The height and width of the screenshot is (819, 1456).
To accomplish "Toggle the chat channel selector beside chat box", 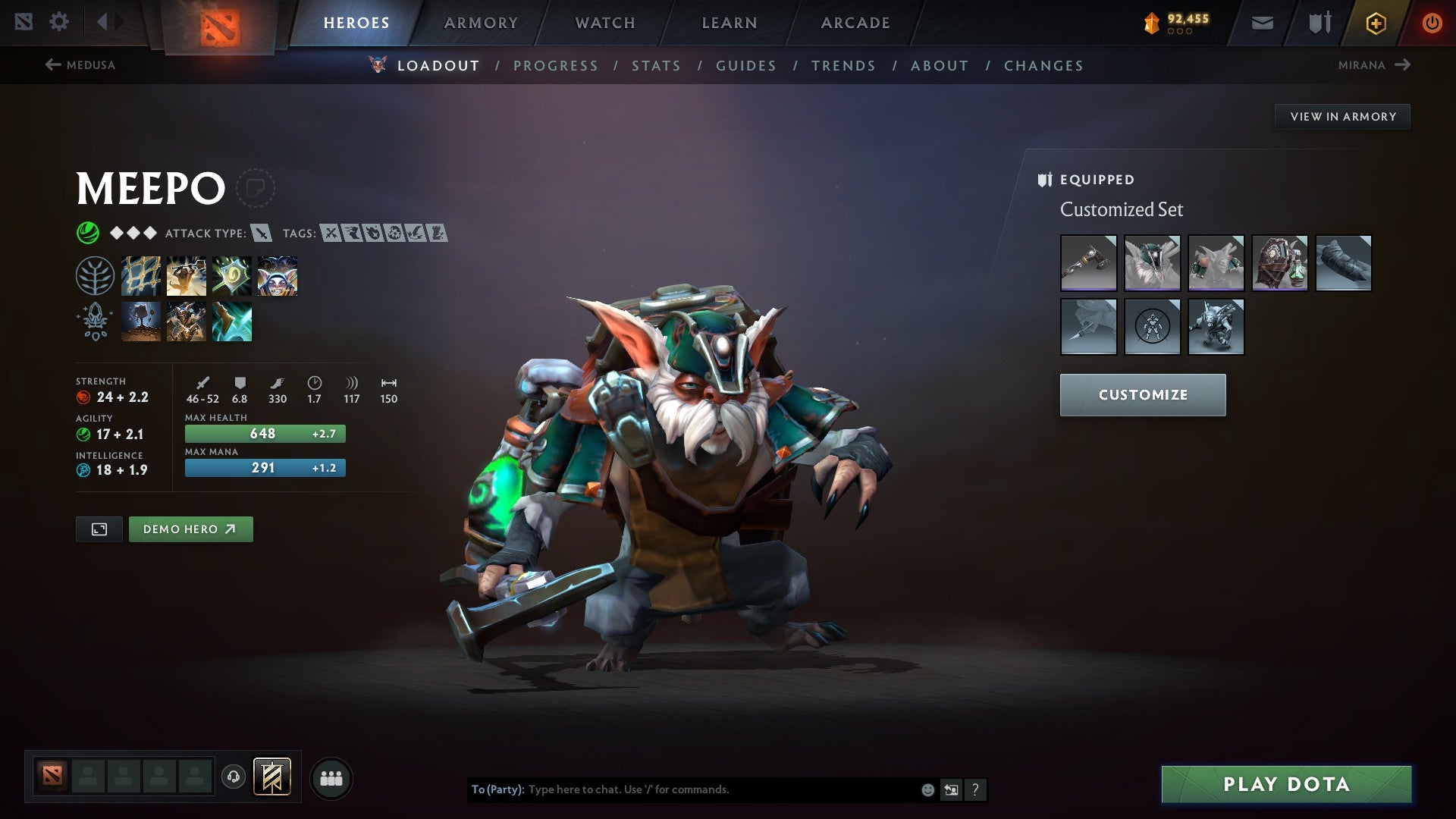I will 952,789.
